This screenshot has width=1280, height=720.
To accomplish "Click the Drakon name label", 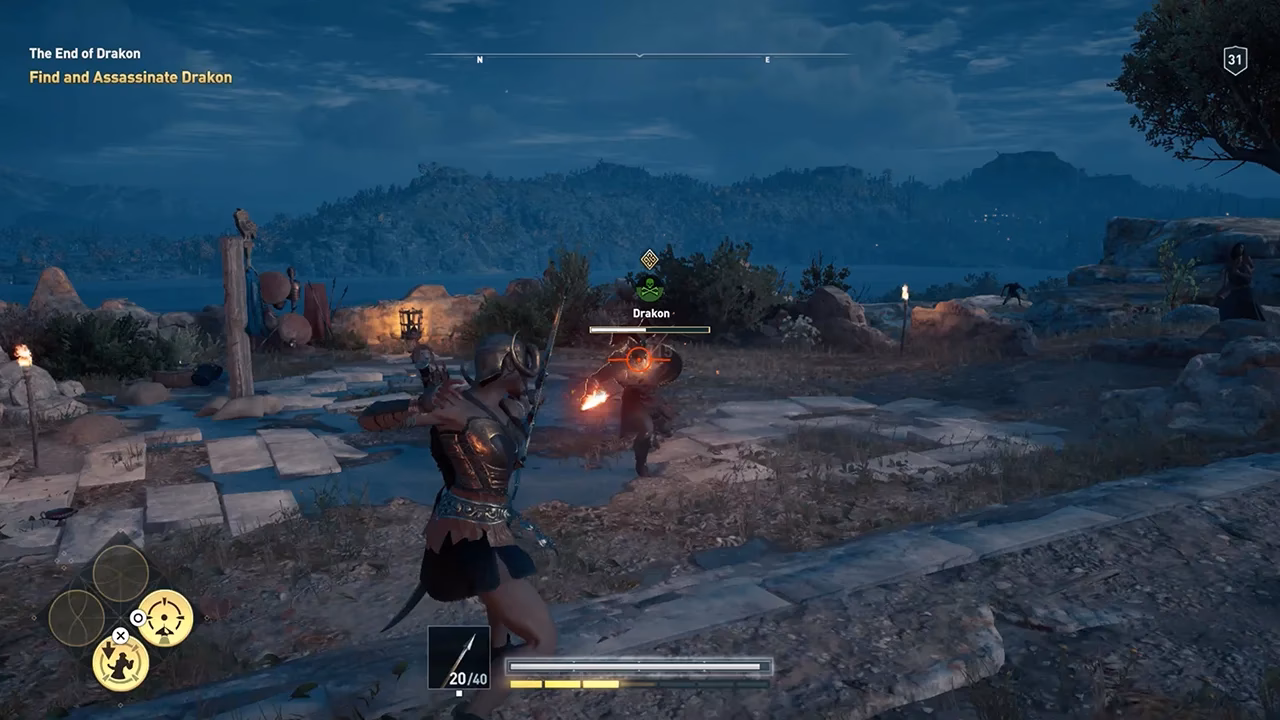I will 651,313.
